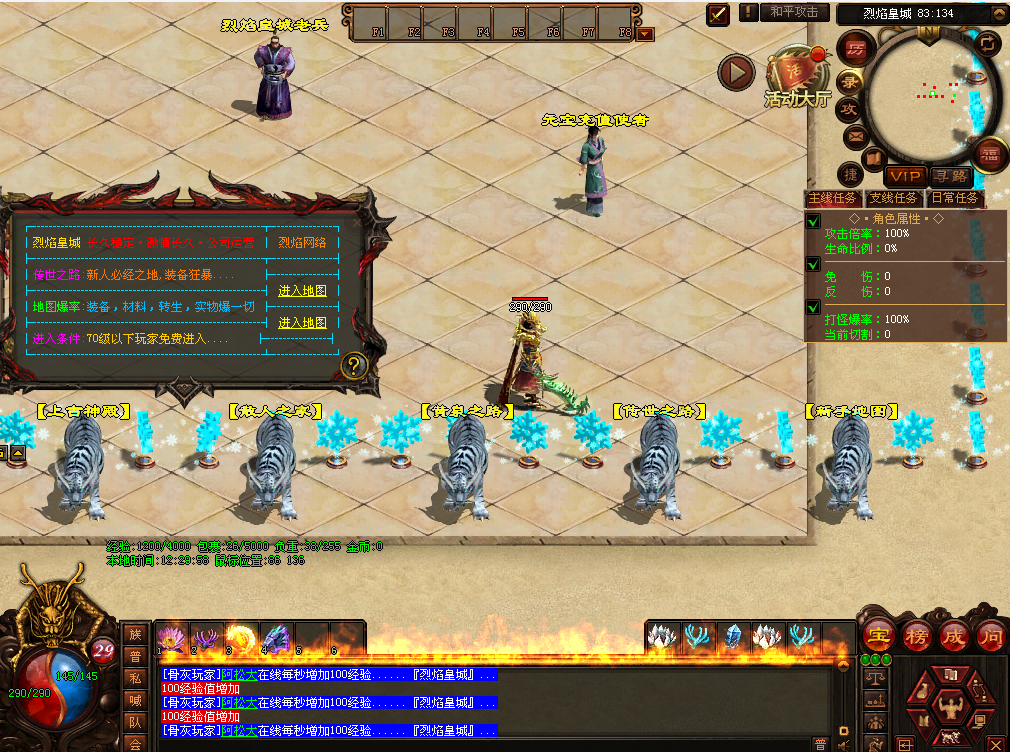
Task: Use the fireball skill in slot 3
Action: (241, 636)
